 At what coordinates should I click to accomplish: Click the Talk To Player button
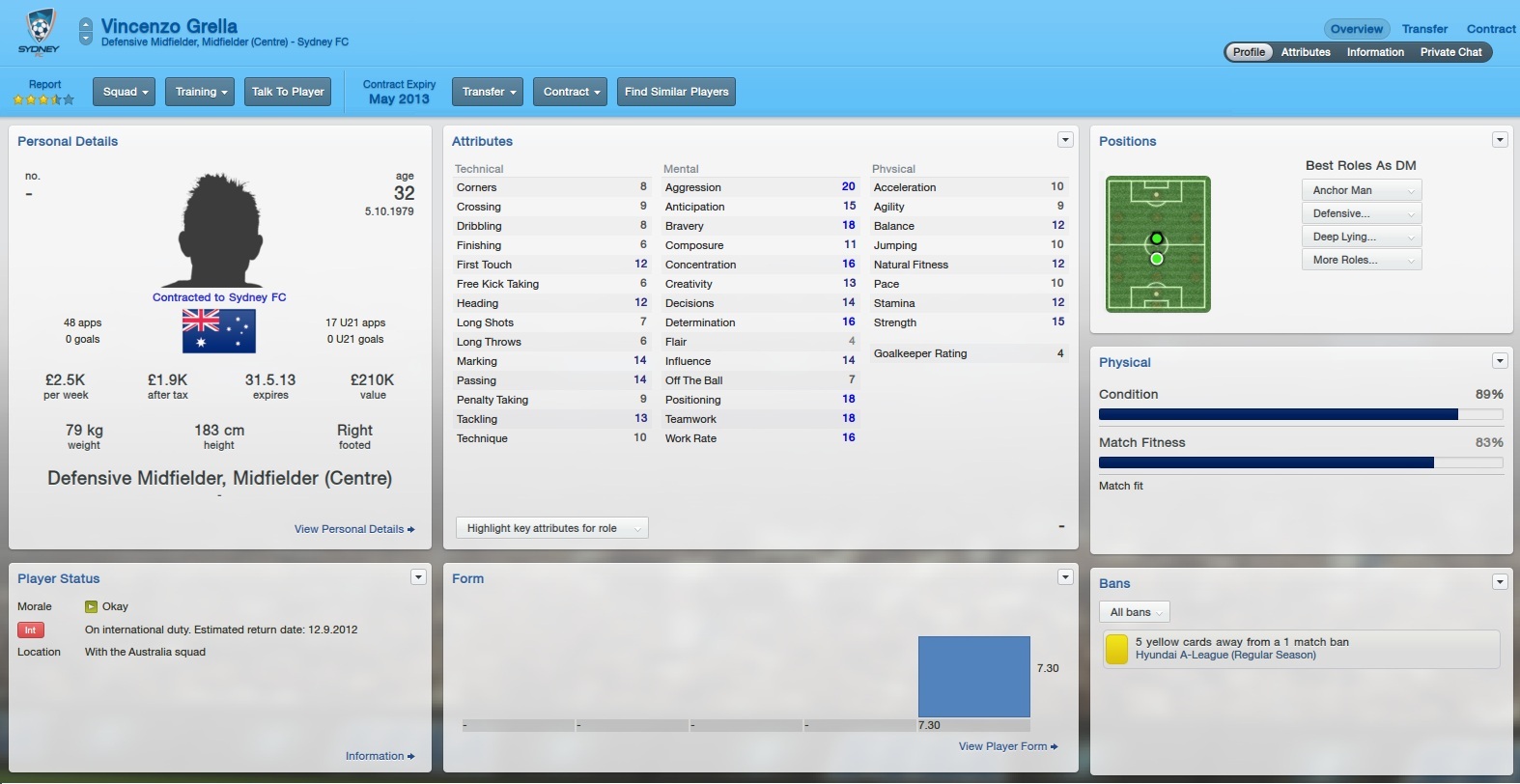coord(288,92)
